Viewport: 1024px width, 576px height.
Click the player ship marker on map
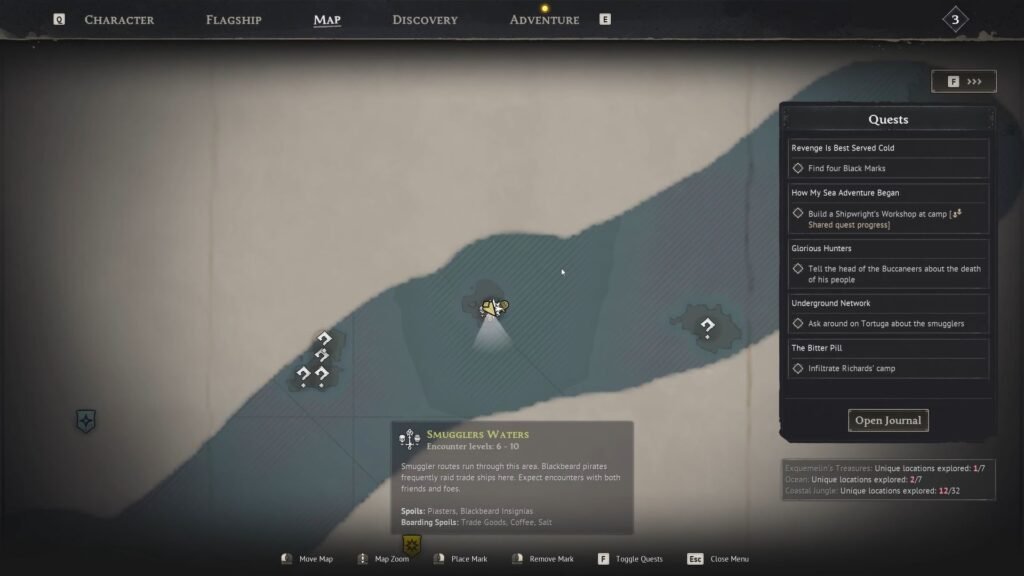click(x=492, y=308)
